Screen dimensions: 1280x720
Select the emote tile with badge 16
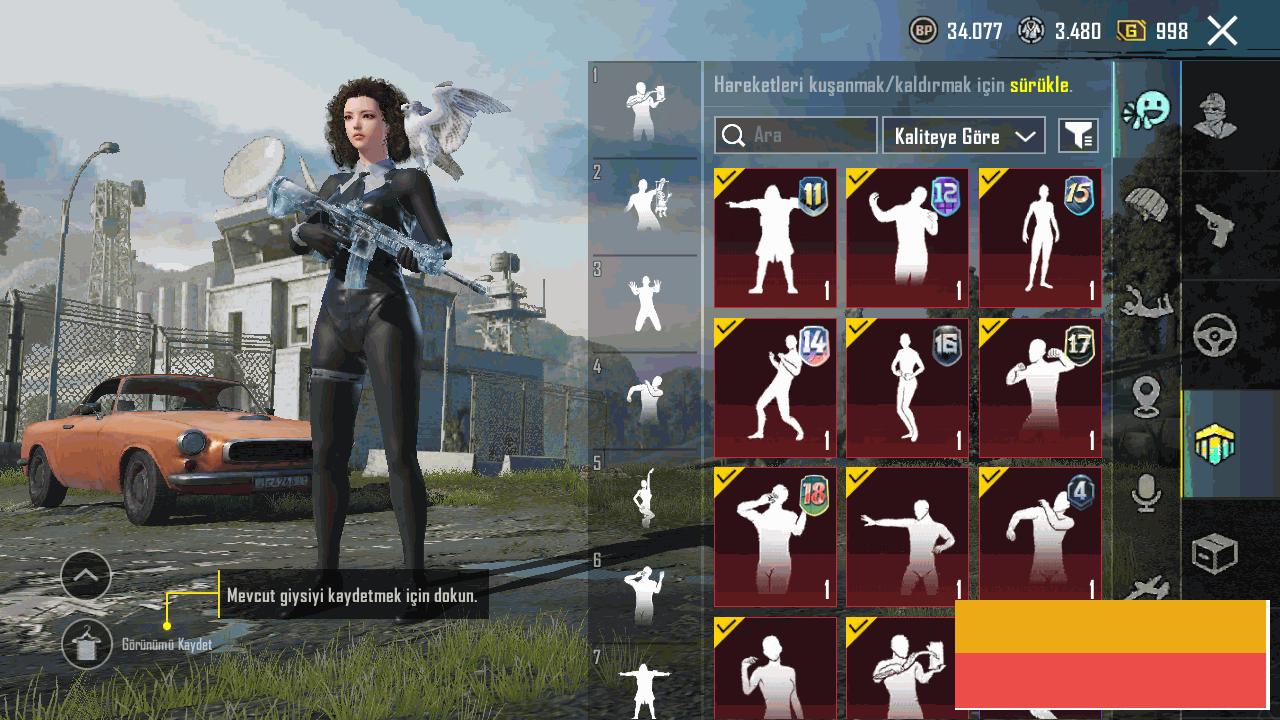pos(907,388)
